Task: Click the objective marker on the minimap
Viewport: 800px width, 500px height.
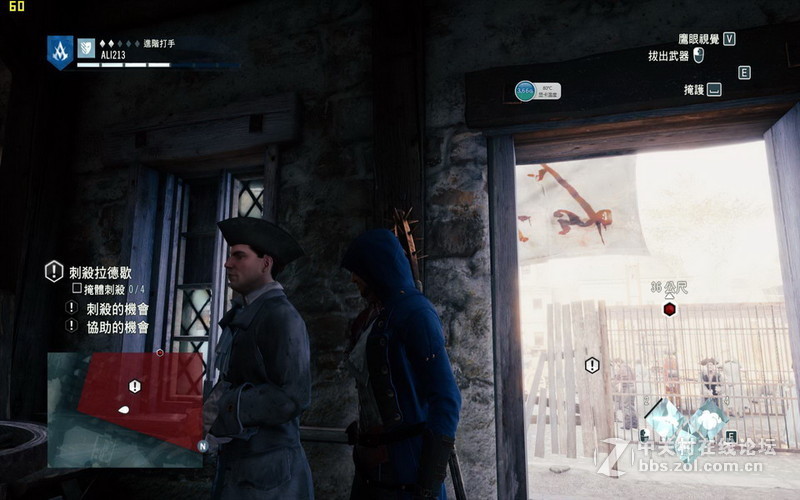Action: (135, 386)
